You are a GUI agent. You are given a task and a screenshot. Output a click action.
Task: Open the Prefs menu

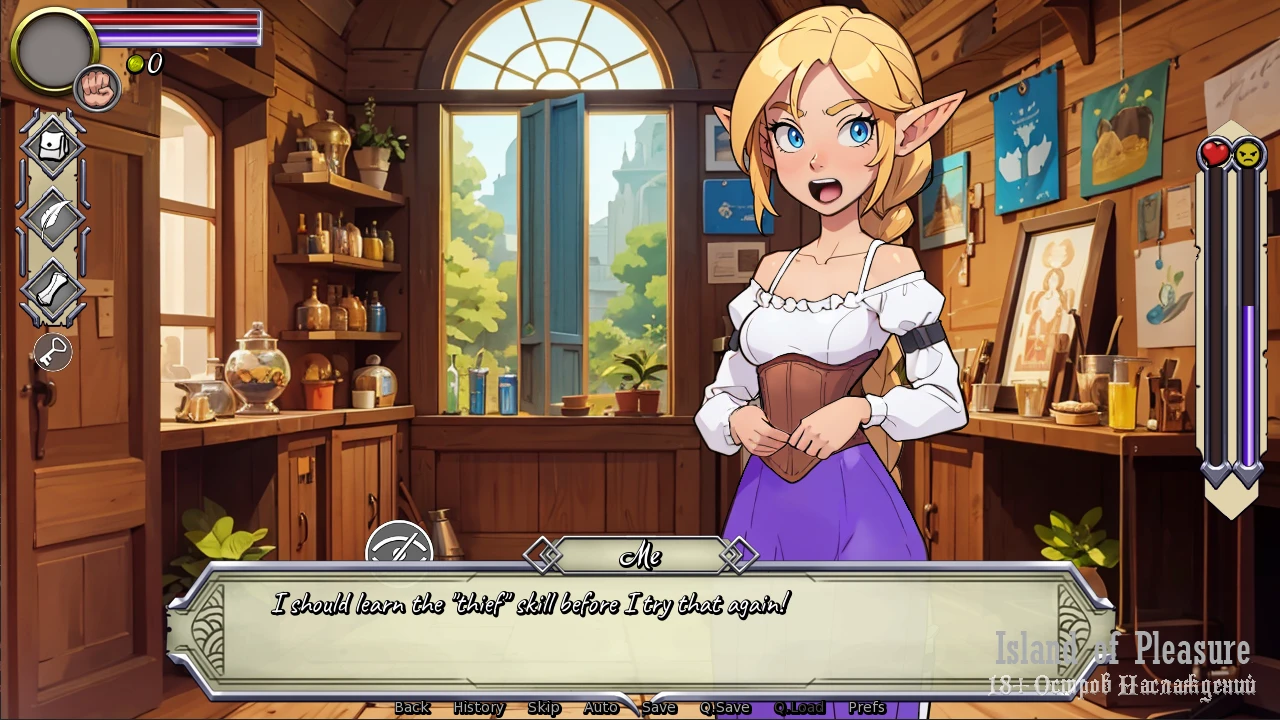[866, 707]
